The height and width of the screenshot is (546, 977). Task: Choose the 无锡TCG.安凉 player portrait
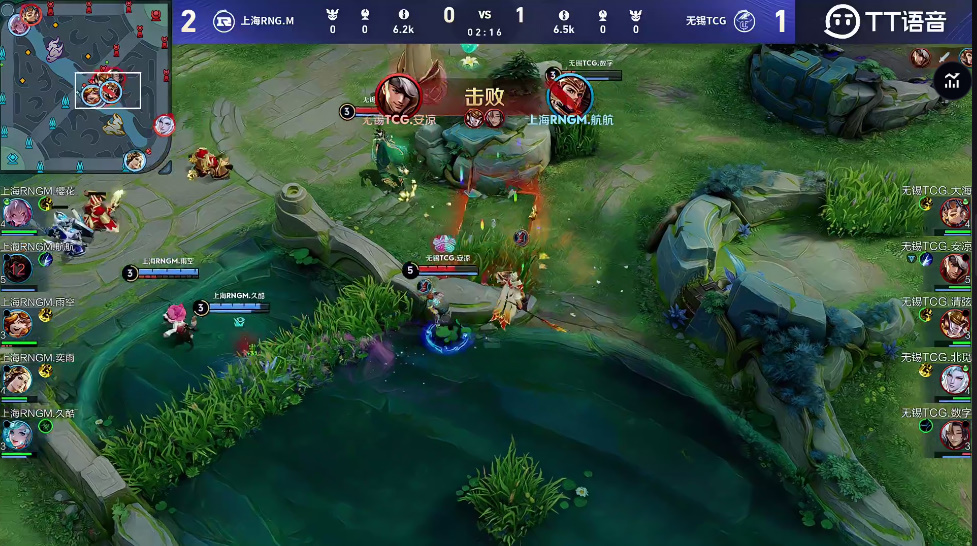point(956,268)
